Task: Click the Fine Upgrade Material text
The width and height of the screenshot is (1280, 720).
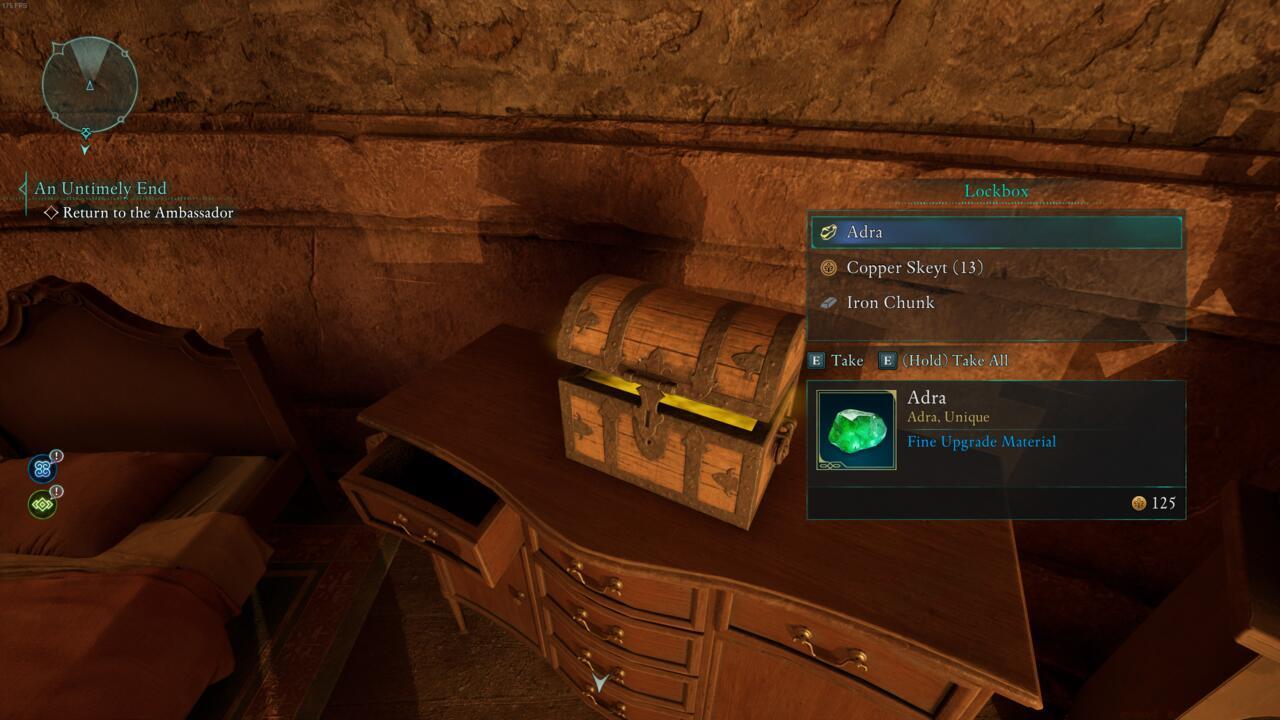Action: (x=981, y=441)
